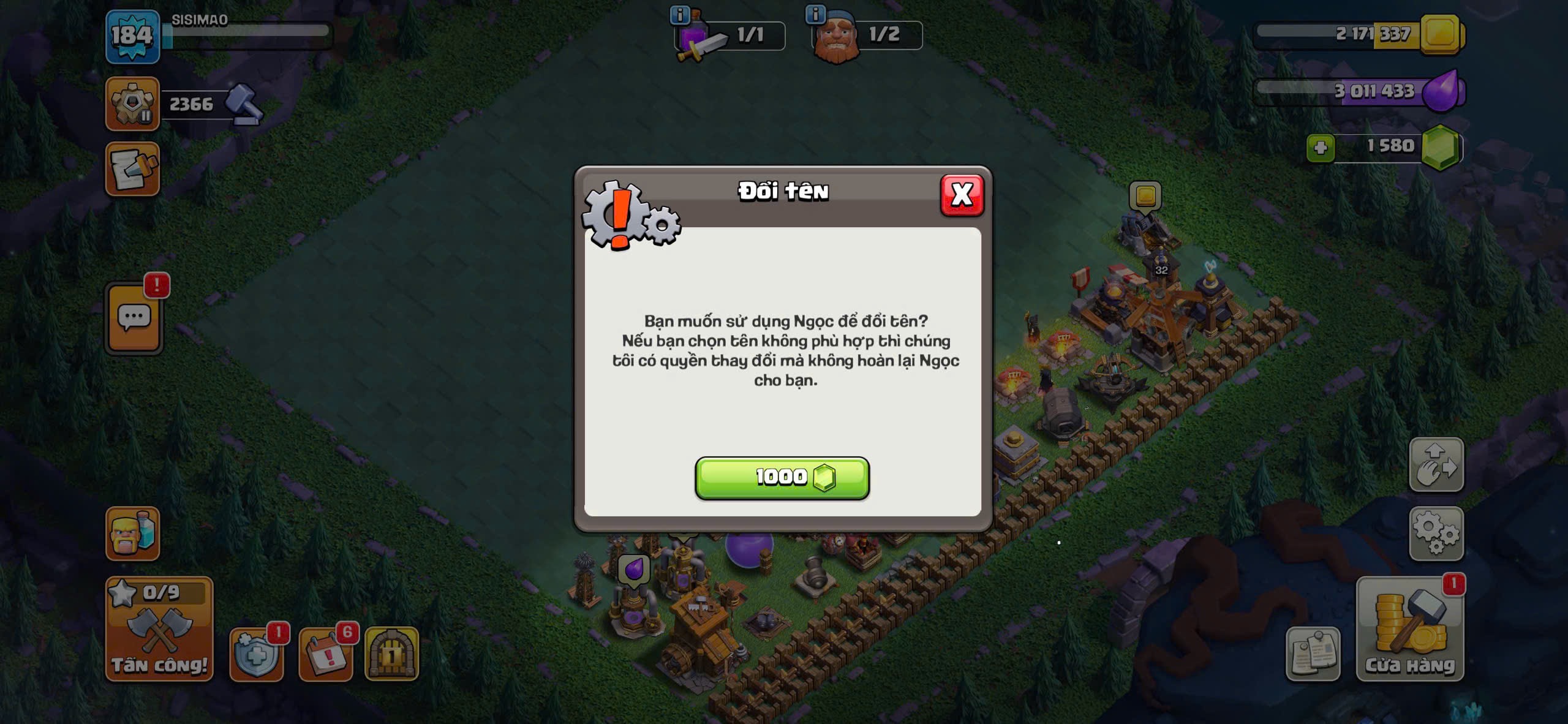Image resolution: width=1568 pixels, height=724 pixels.
Task: Open the hand arrows layout button
Action: tap(1436, 465)
